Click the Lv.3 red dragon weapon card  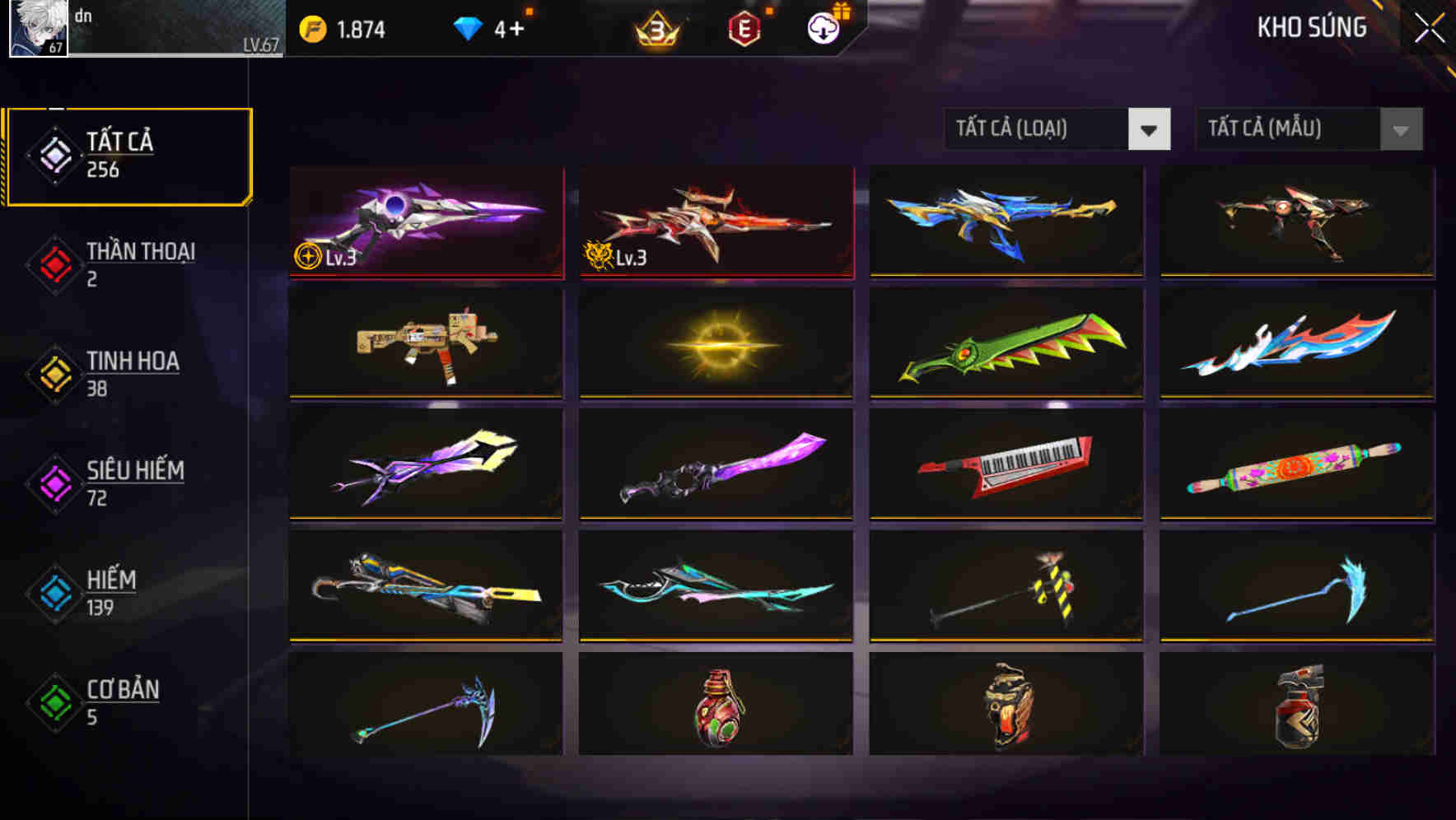tap(715, 221)
